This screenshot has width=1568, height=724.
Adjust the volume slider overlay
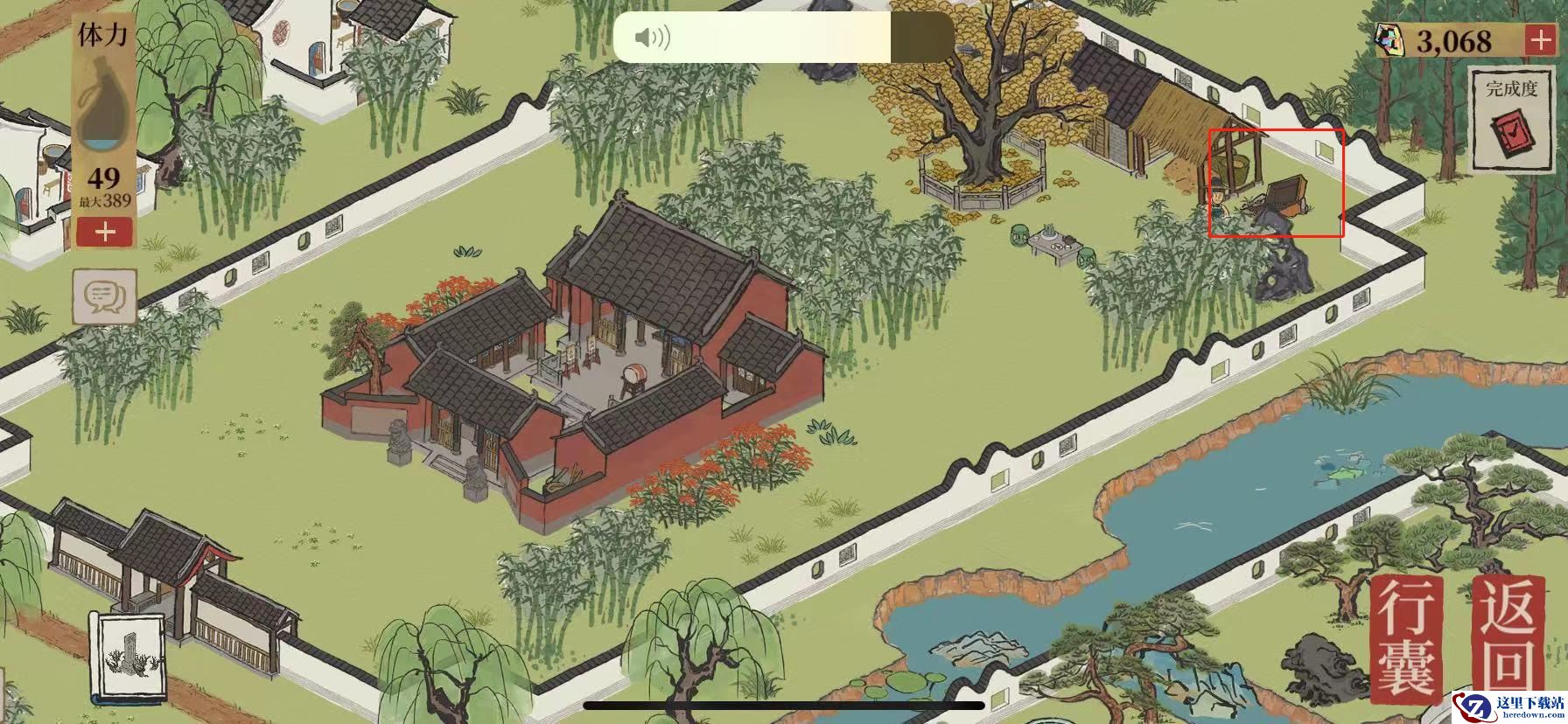[x=783, y=38]
